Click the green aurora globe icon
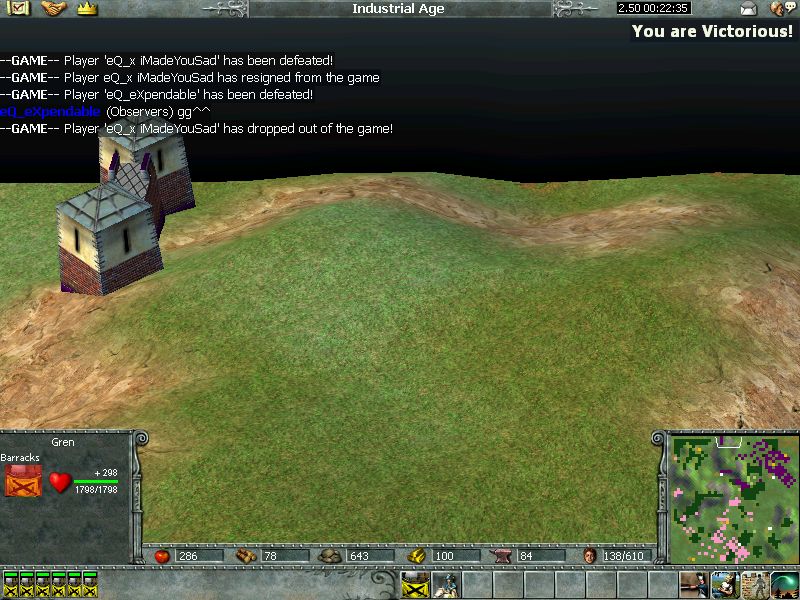 784,584
